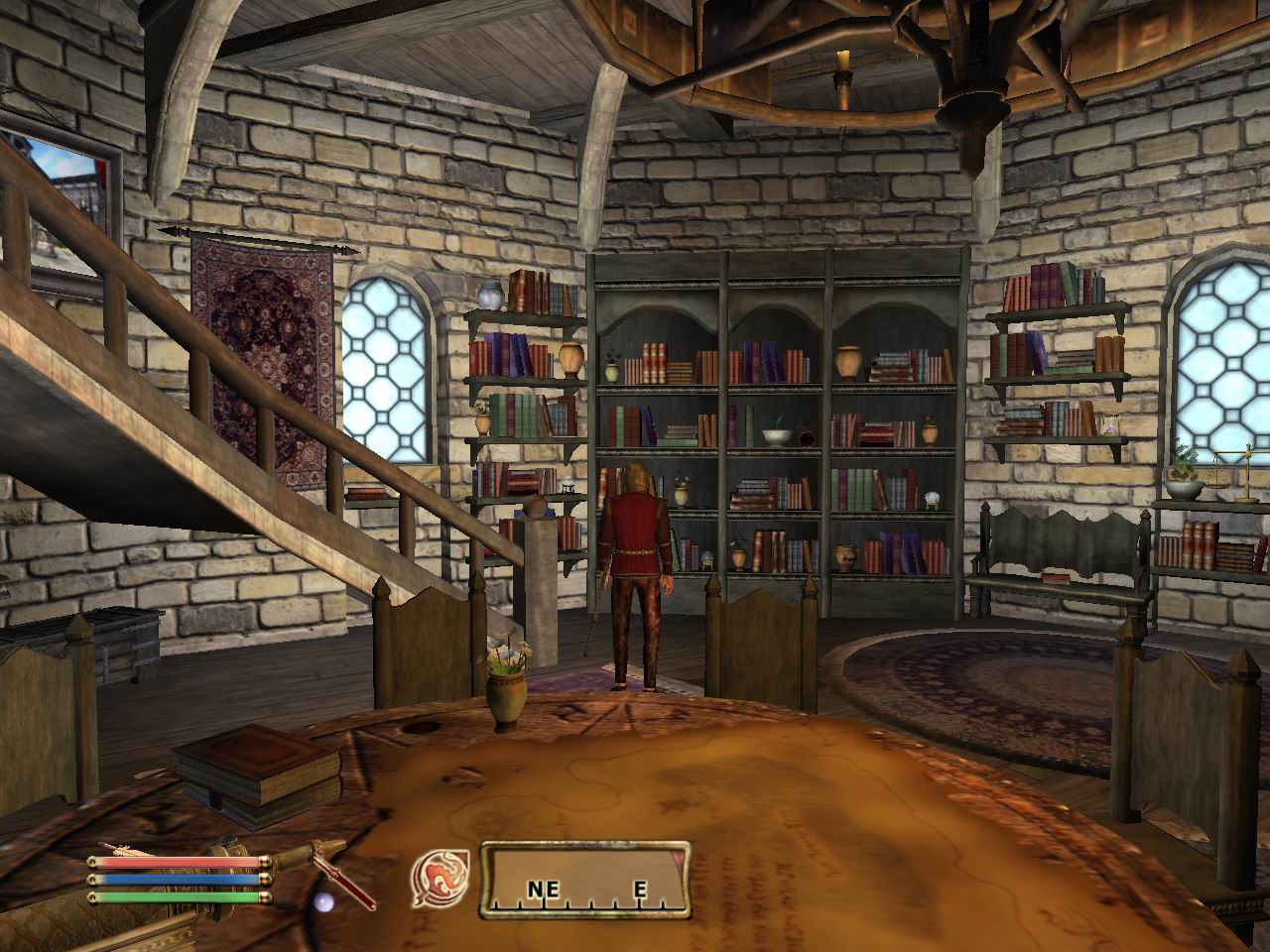Click the equipped weapon icon
This screenshot has width=1270, height=952.
tap(342, 875)
